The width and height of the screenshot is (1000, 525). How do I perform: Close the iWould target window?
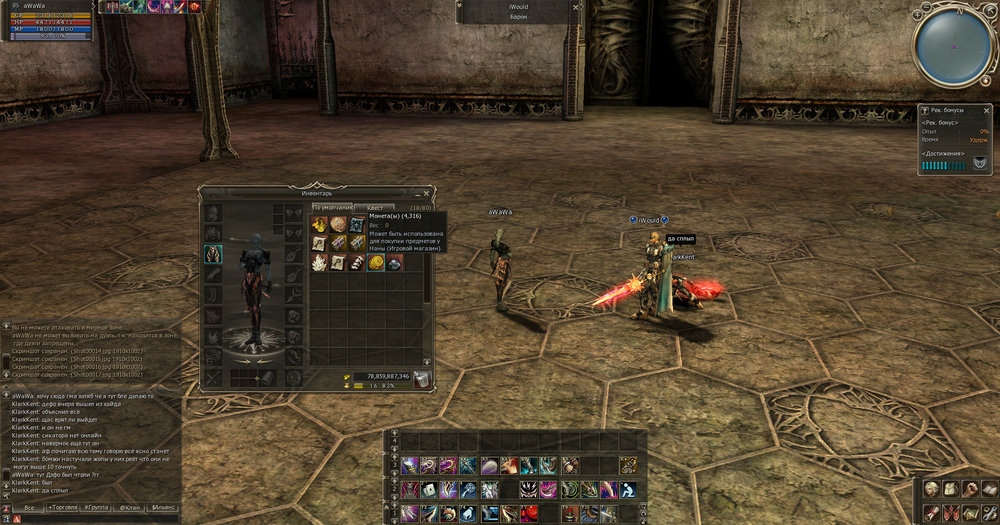[x=575, y=6]
